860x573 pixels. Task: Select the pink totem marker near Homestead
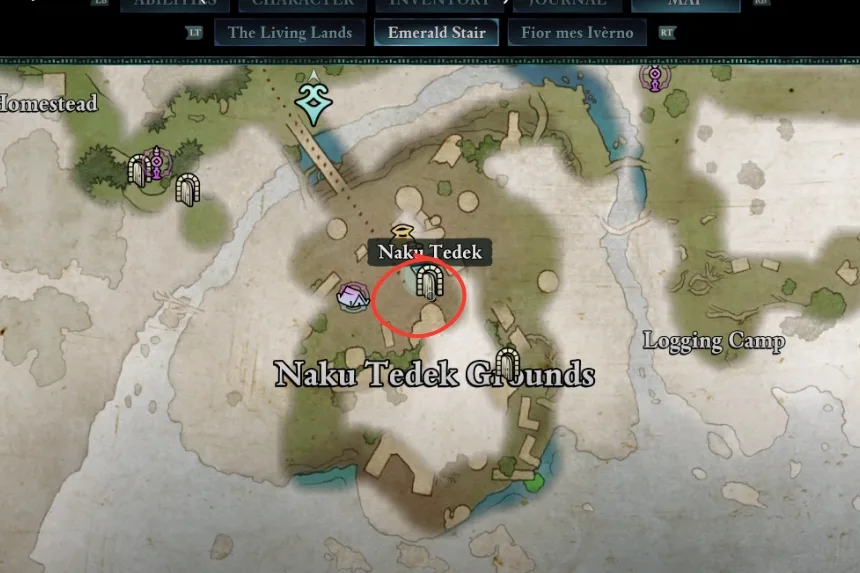tap(156, 163)
